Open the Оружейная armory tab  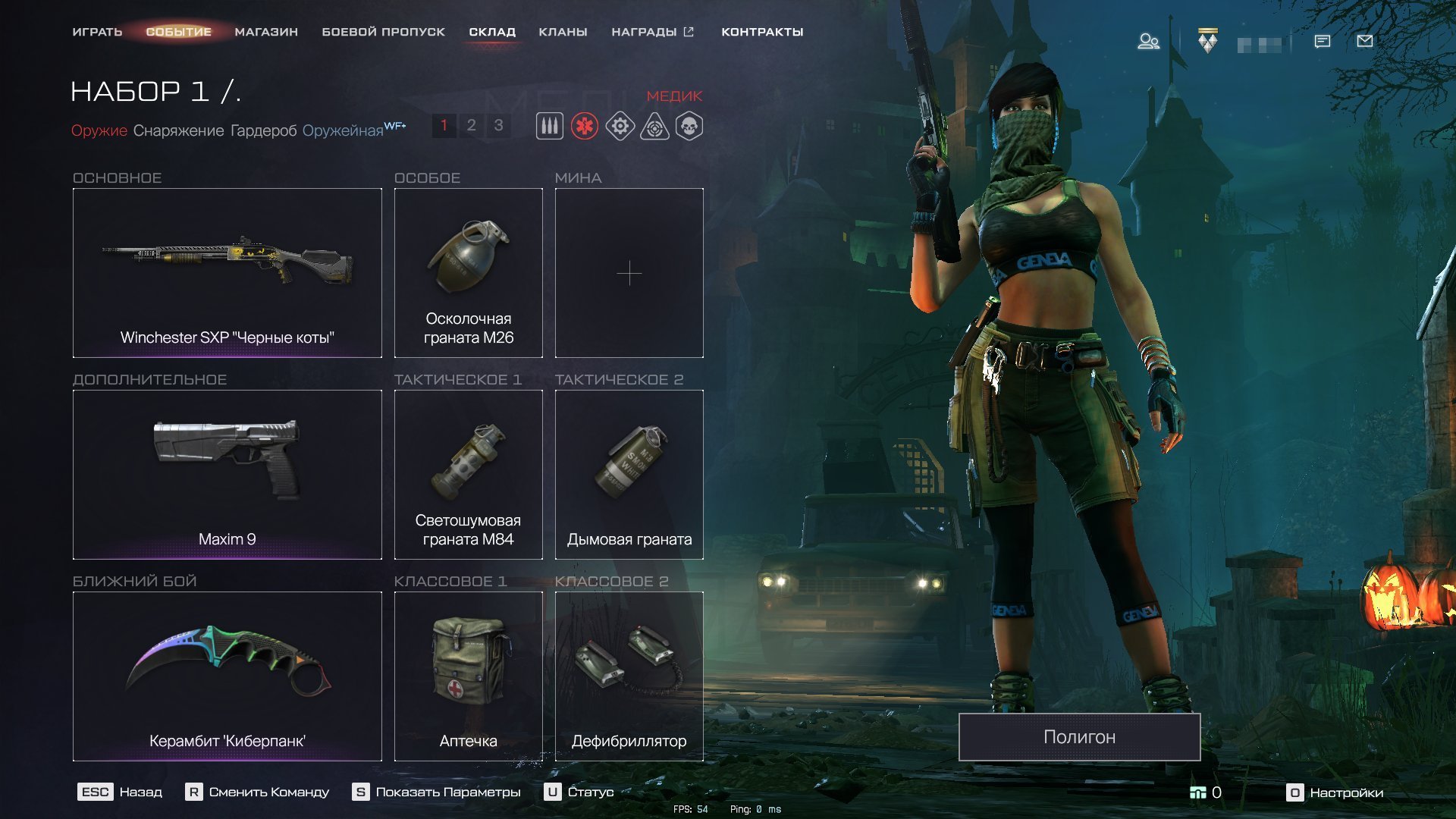tap(343, 130)
